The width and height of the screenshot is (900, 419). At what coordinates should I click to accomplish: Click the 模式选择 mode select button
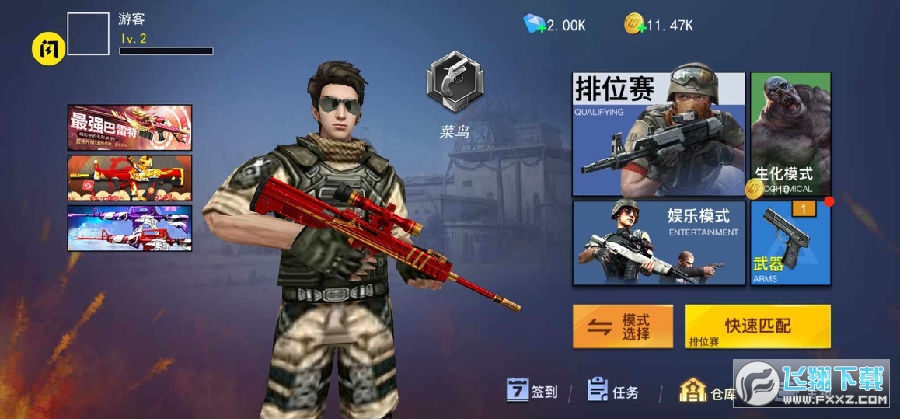[x=622, y=326]
